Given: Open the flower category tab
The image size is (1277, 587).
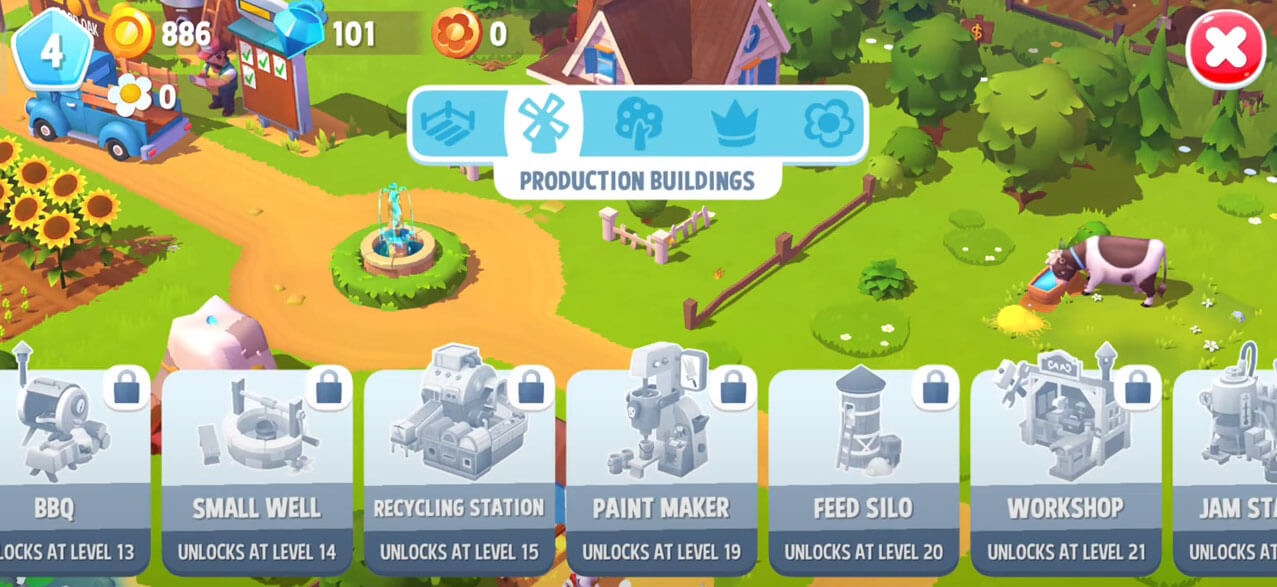Looking at the screenshot, I should click(x=829, y=124).
